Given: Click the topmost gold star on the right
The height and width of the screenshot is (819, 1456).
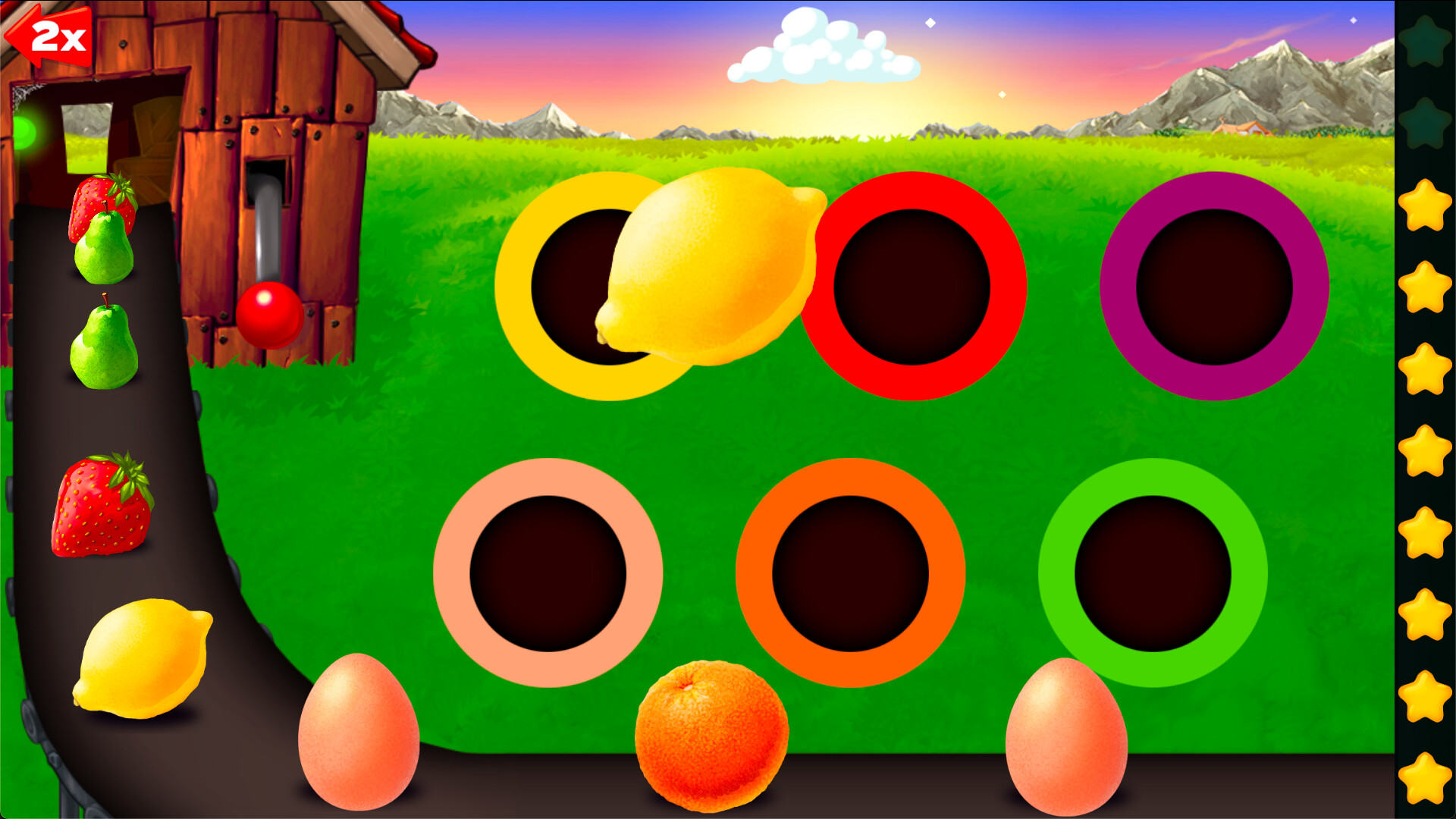Looking at the screenshot, I should coord(1426,205).
